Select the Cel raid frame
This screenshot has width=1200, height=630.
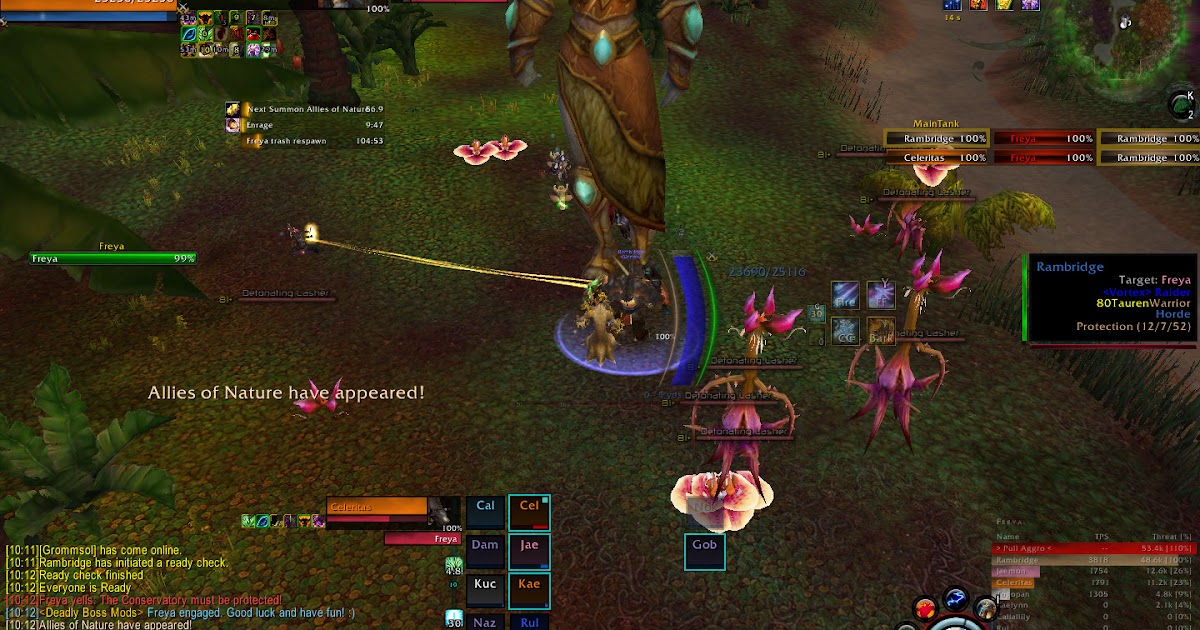529,511
